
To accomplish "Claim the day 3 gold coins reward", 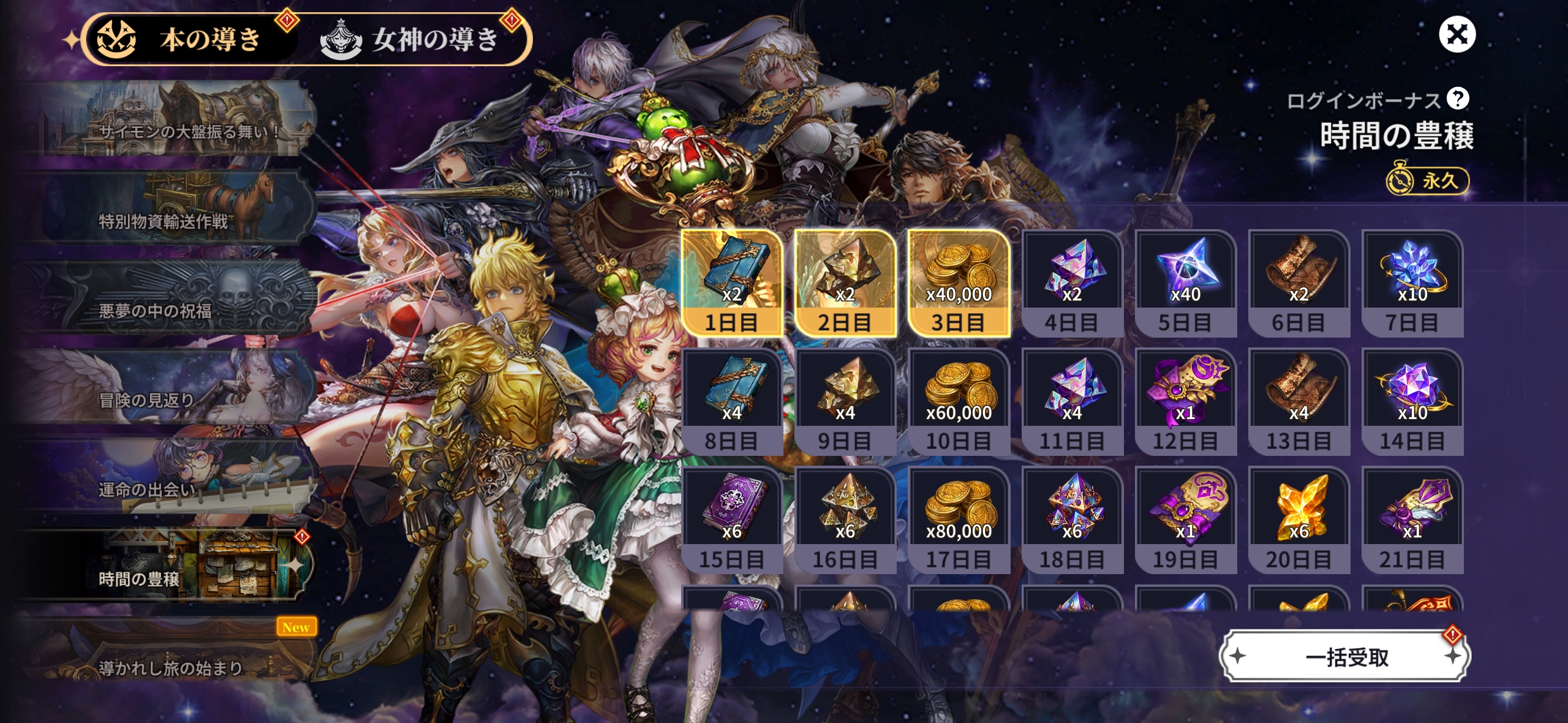I will click(x=959, y=283).
